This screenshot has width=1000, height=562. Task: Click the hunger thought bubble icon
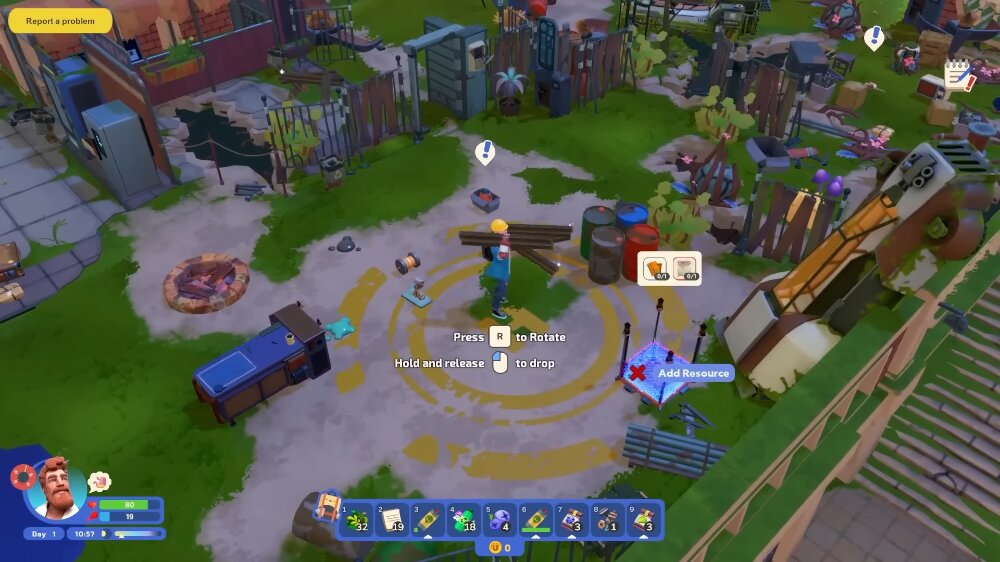pos(99,482)
